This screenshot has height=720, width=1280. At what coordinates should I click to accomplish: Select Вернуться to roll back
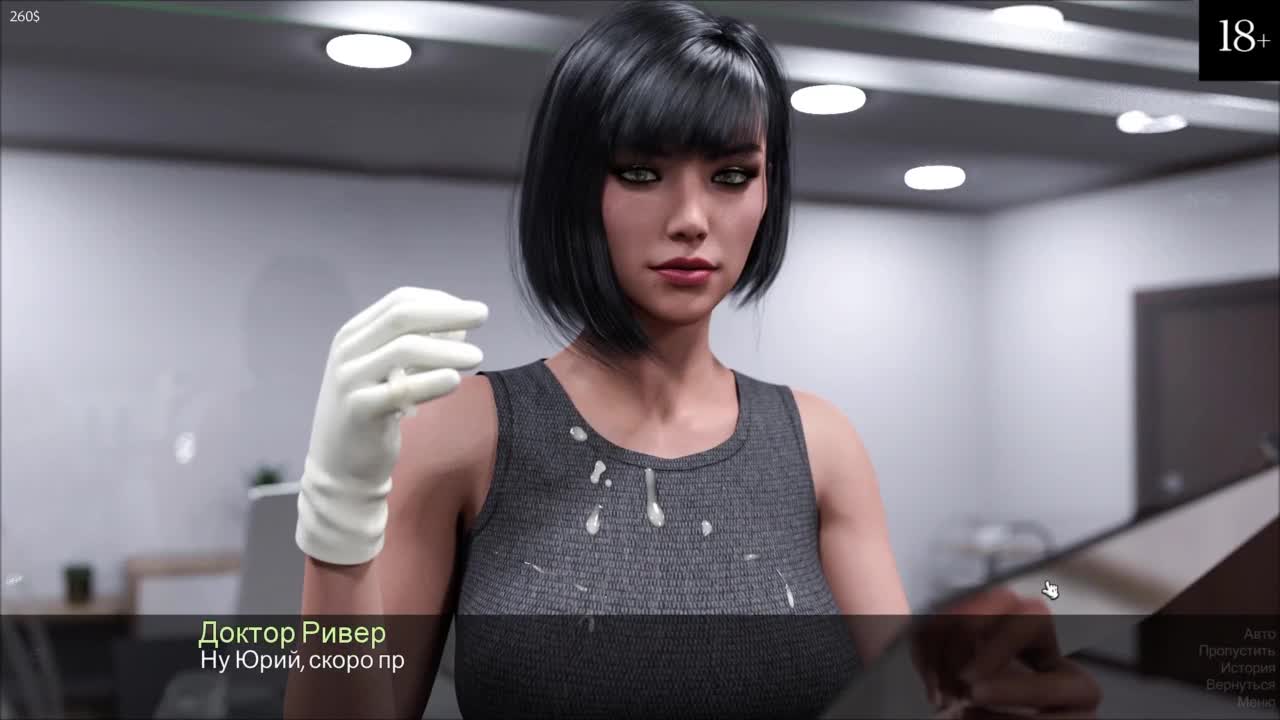pos(1240,685)
